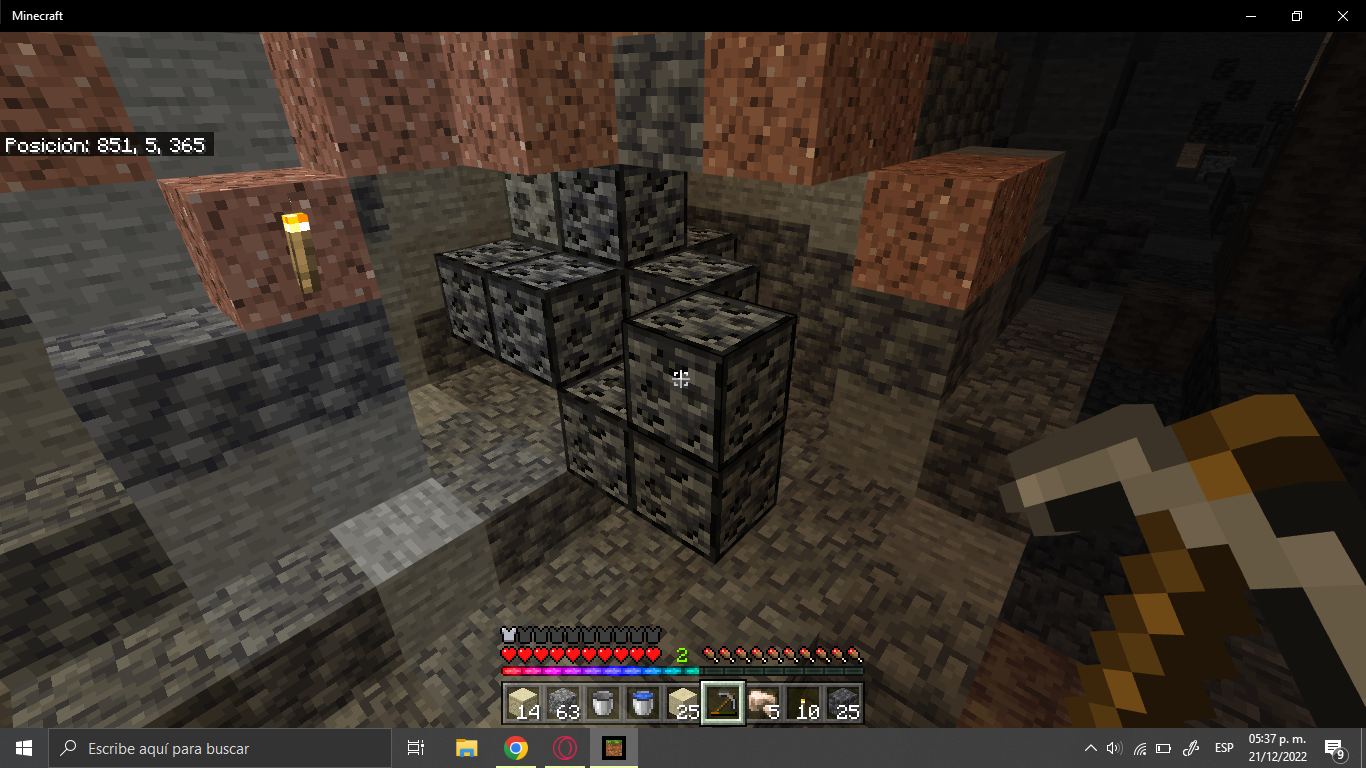Open Opera browser from the taskbar

(564, 747)
